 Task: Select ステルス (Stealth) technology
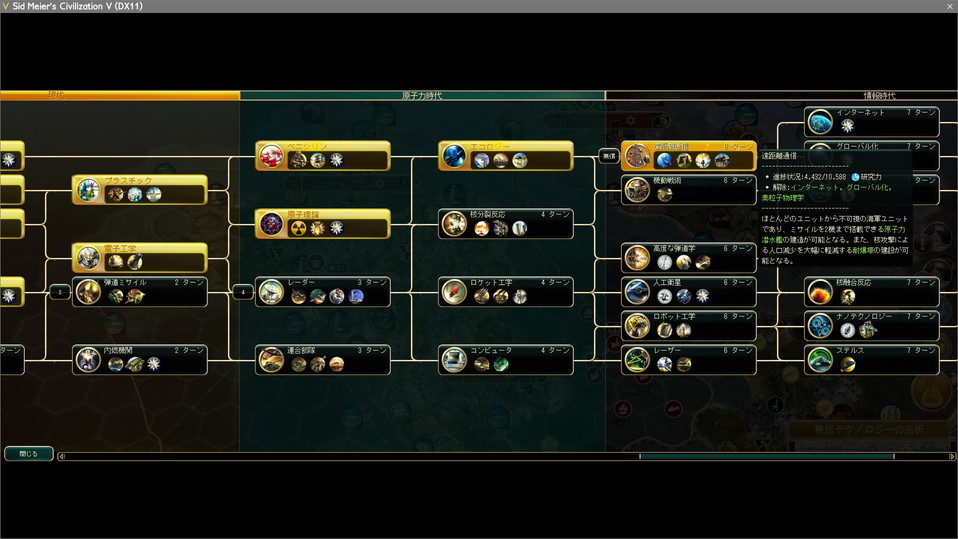(x=872, y=359)
